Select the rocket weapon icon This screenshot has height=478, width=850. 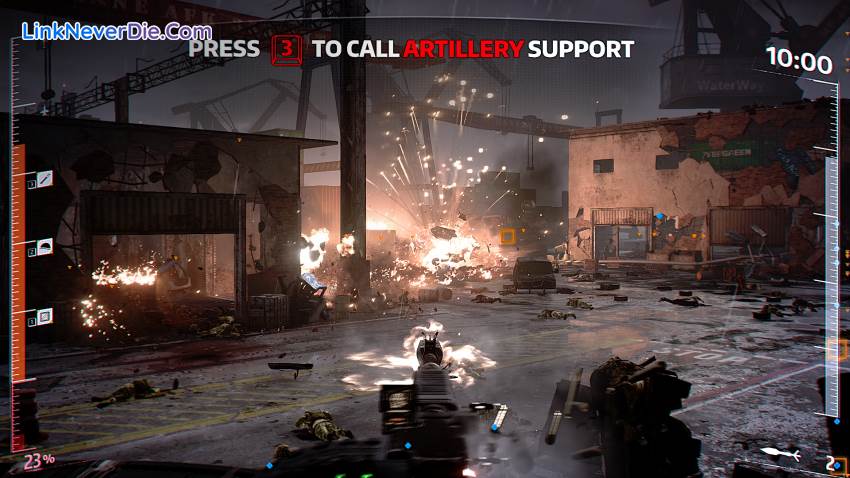tap(780, 453)
